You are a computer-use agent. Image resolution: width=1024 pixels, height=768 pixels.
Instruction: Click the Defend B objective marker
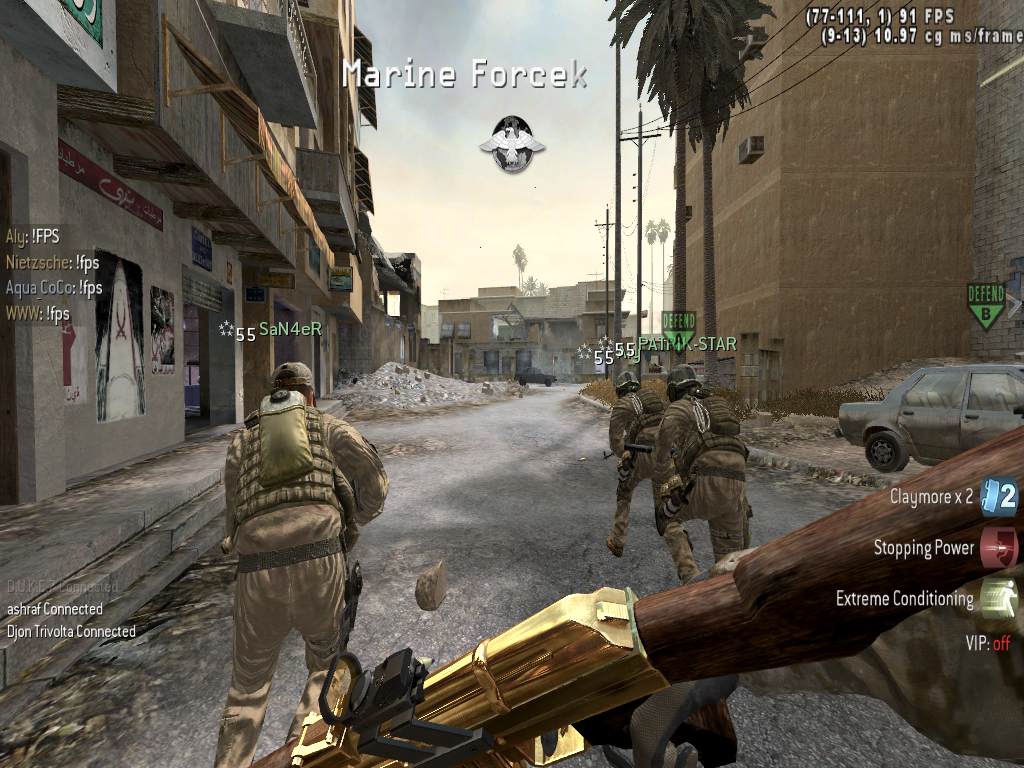coord(985,305)
